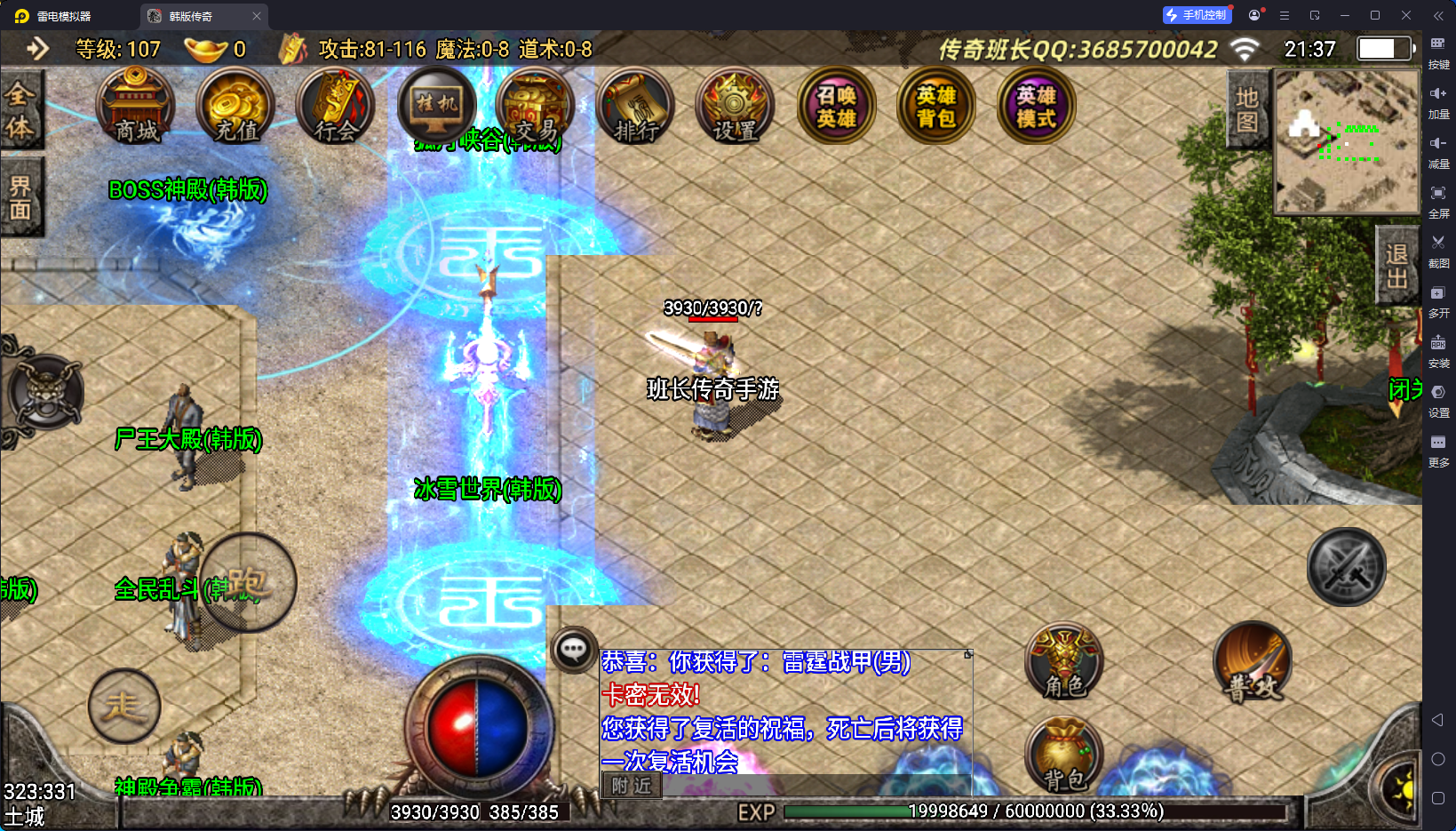Open the chat speech bubble
1456x831 pixels.
pos(573,650)
